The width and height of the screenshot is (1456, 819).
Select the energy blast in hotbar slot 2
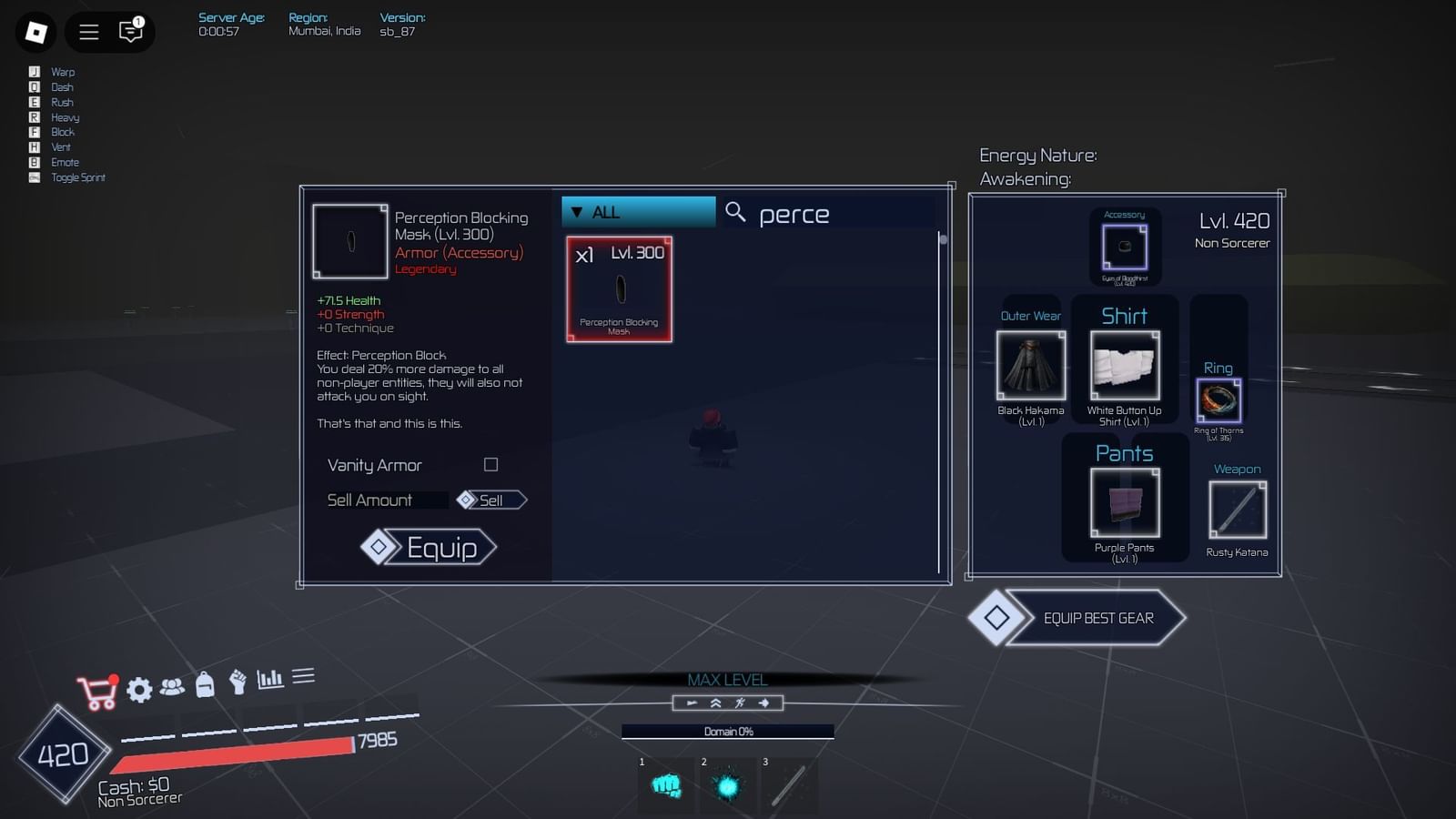(728, 784)
